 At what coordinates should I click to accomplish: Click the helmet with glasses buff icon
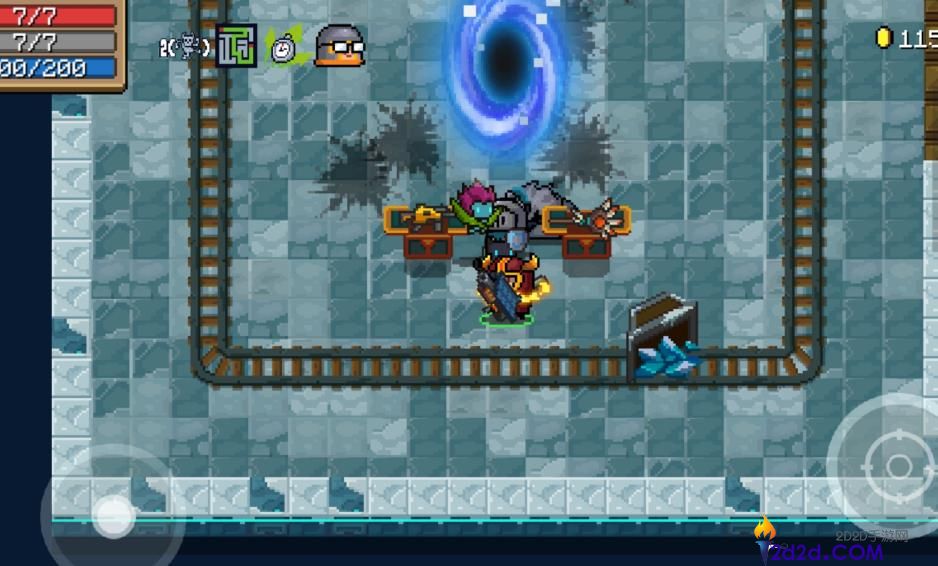[339, 46]
